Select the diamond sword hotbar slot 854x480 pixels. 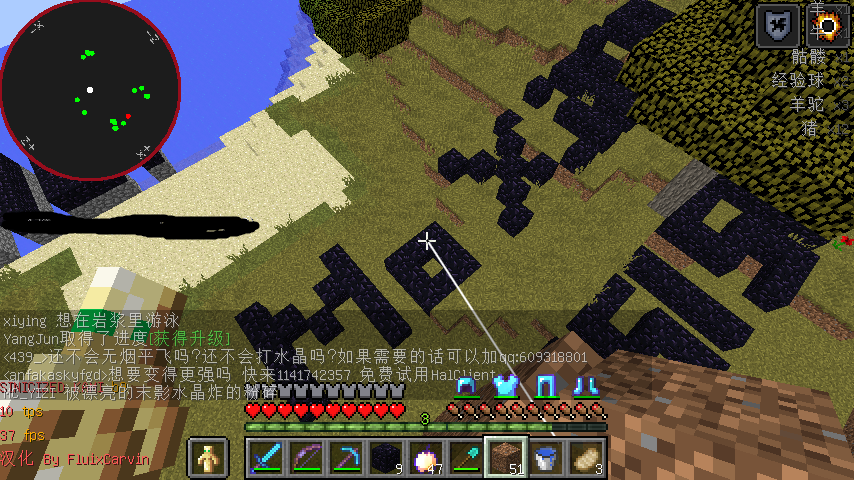pyautogui.click(x=267, y=458)
